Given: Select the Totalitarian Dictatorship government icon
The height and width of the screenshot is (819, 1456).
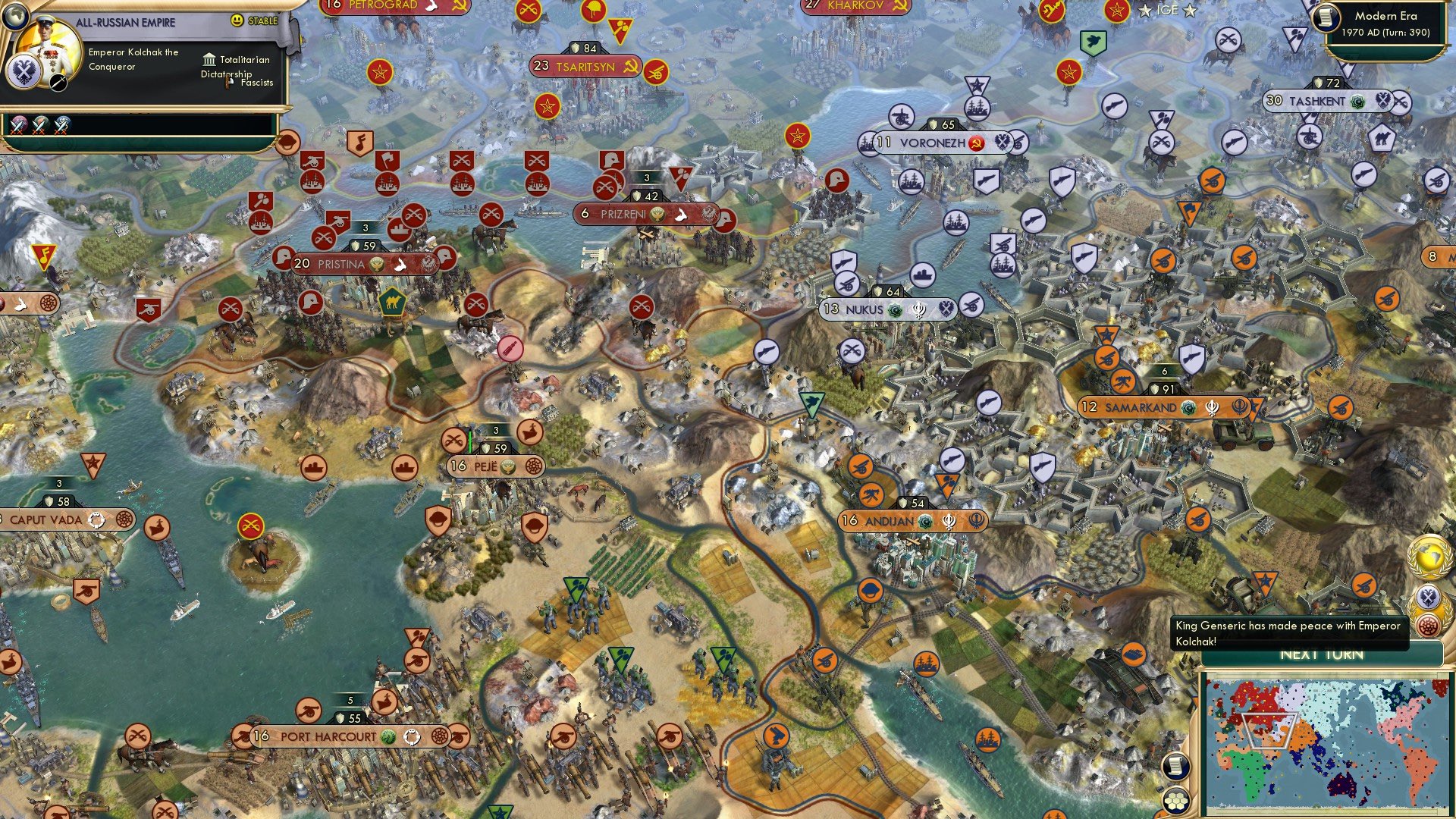Looking at the screenshot, I should tap(209, 61).
